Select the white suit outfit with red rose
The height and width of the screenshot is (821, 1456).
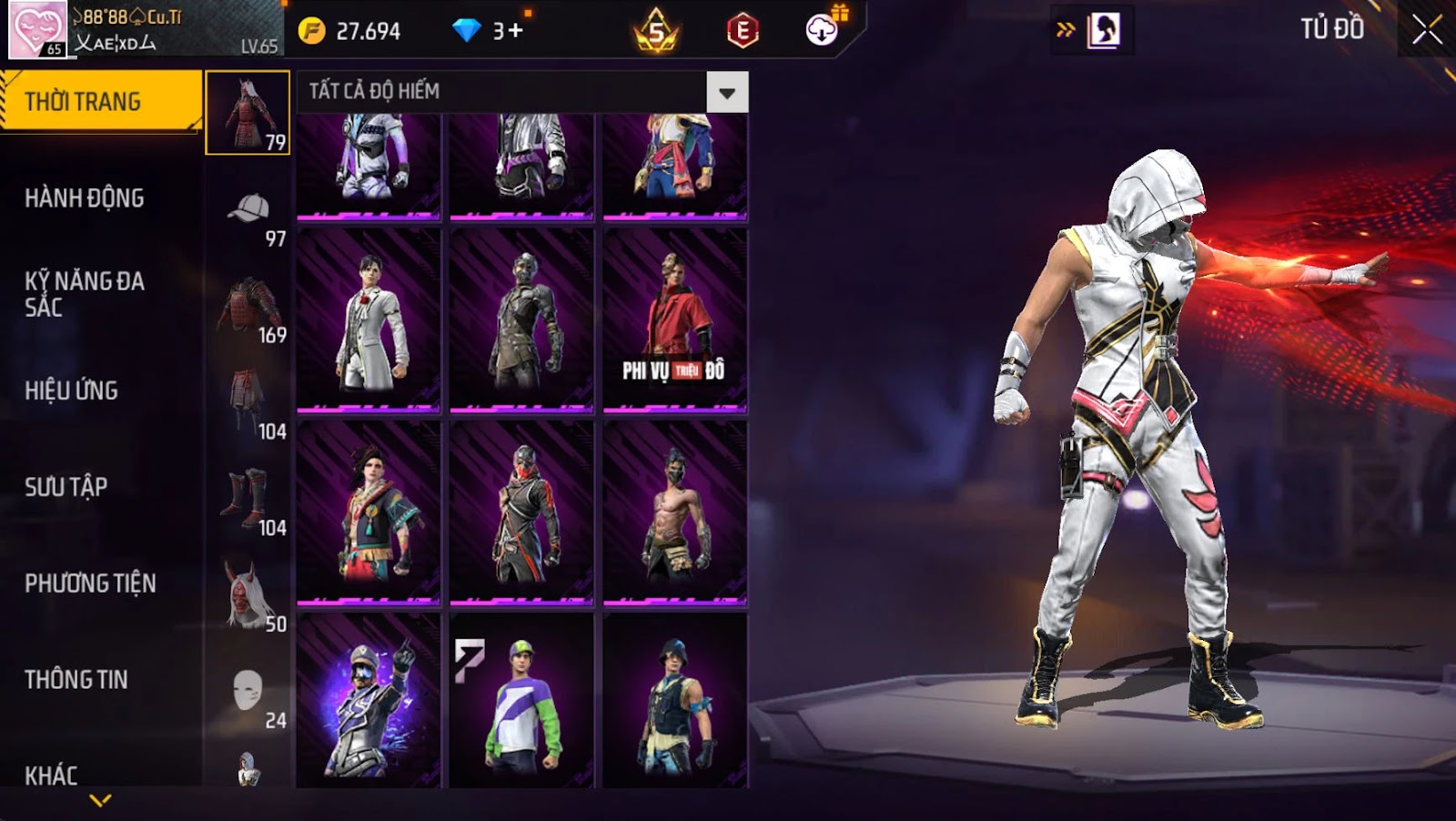point(369,319)
